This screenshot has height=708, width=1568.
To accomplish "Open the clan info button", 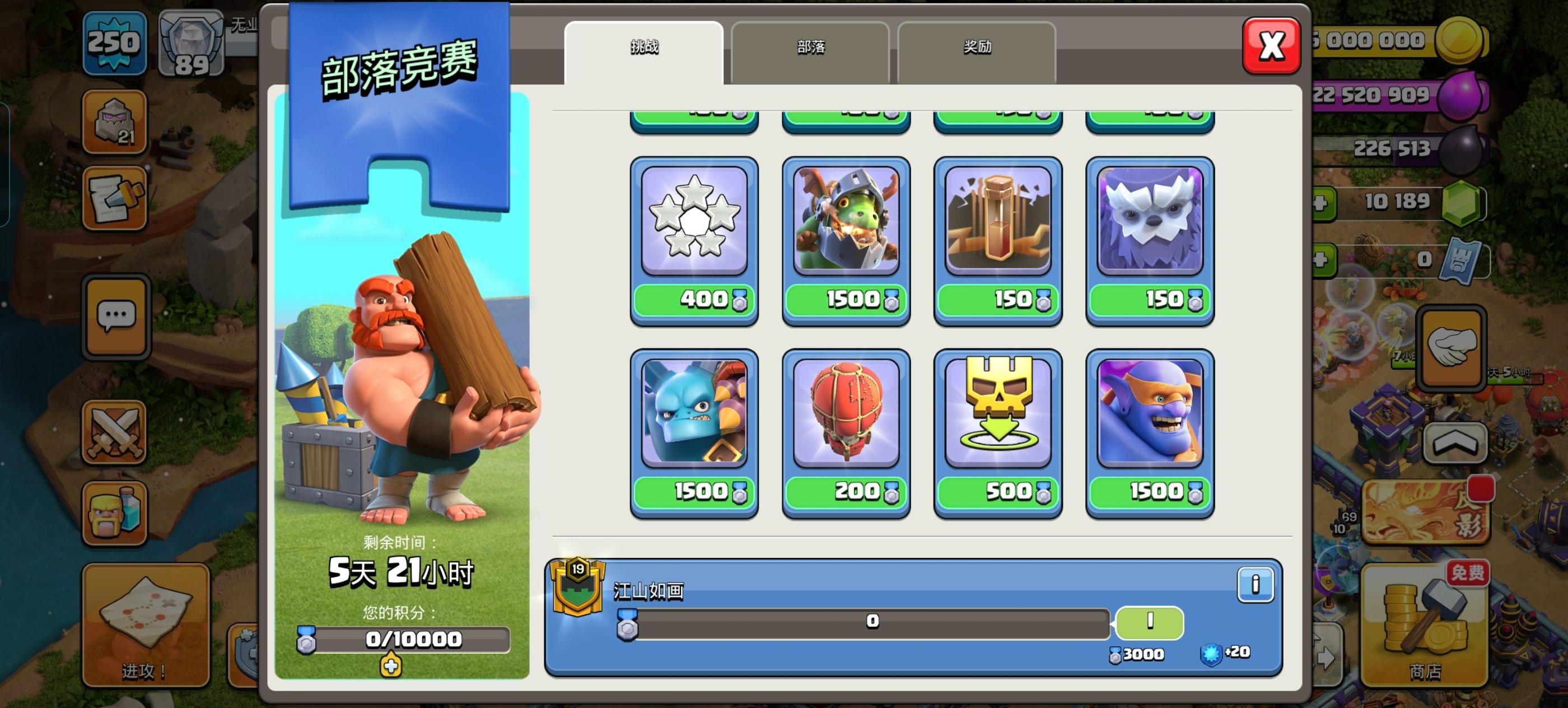I will pyautogui.click(x=1254, y=585).
